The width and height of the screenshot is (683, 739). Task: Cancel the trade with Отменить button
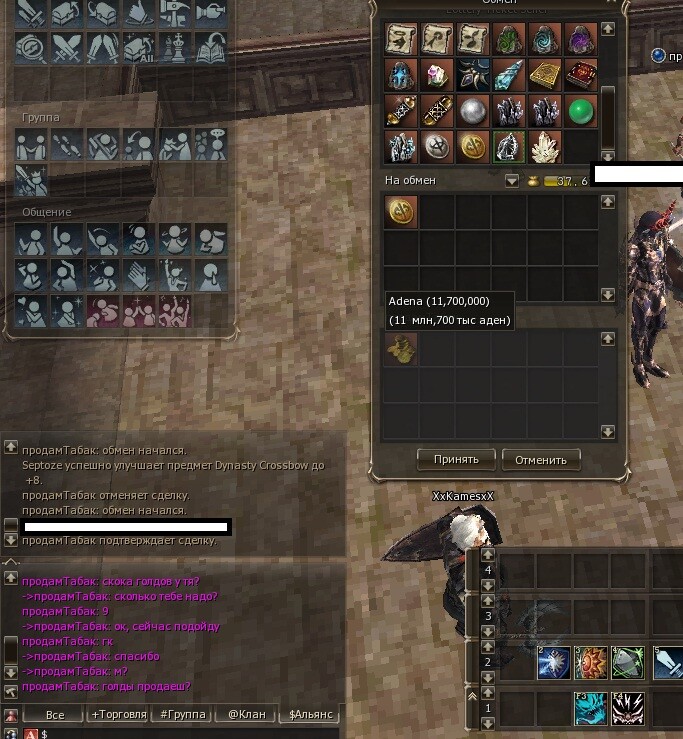click(x=541, y=460)
